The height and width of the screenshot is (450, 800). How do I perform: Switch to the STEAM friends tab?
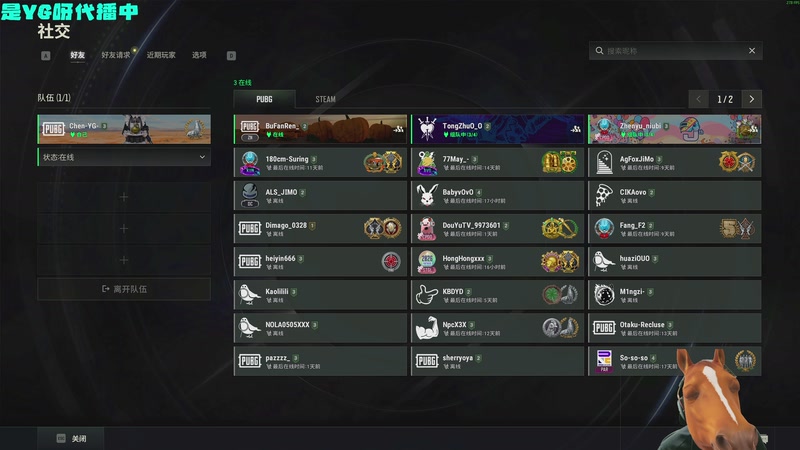pos(325,99)
